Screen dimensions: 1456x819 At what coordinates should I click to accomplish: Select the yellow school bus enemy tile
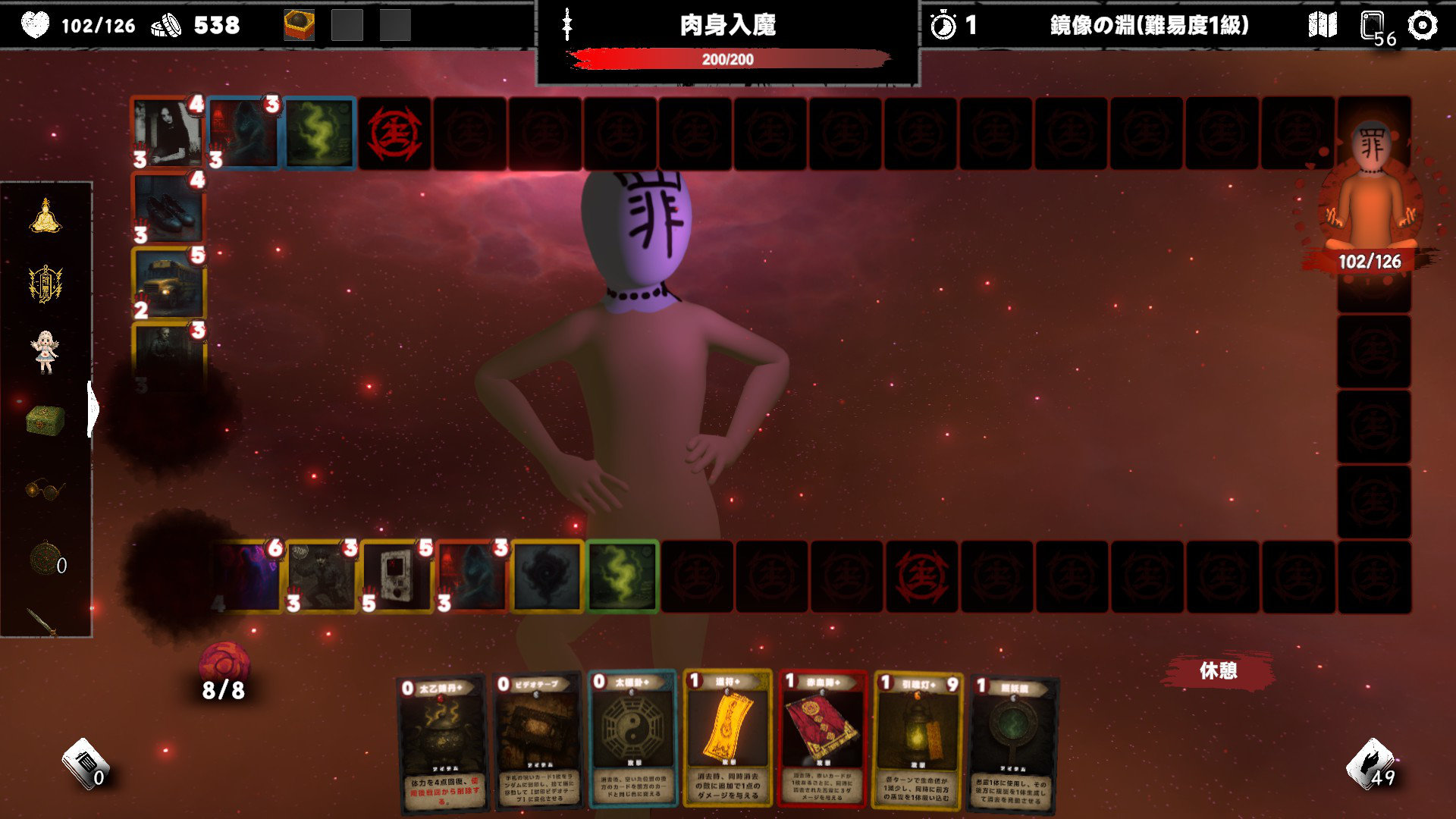point(169,284)
